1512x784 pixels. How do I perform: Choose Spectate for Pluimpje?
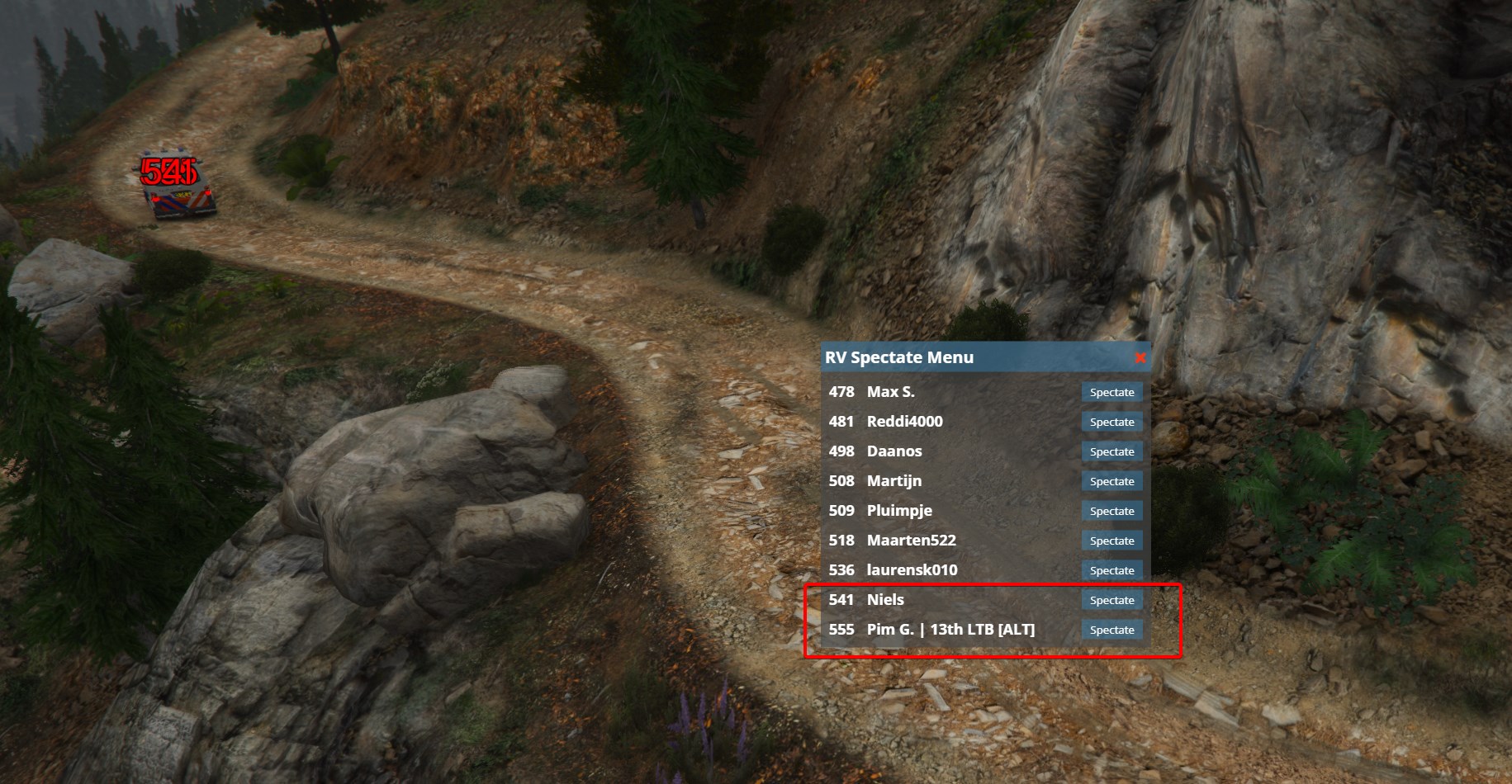[1111, 511]
